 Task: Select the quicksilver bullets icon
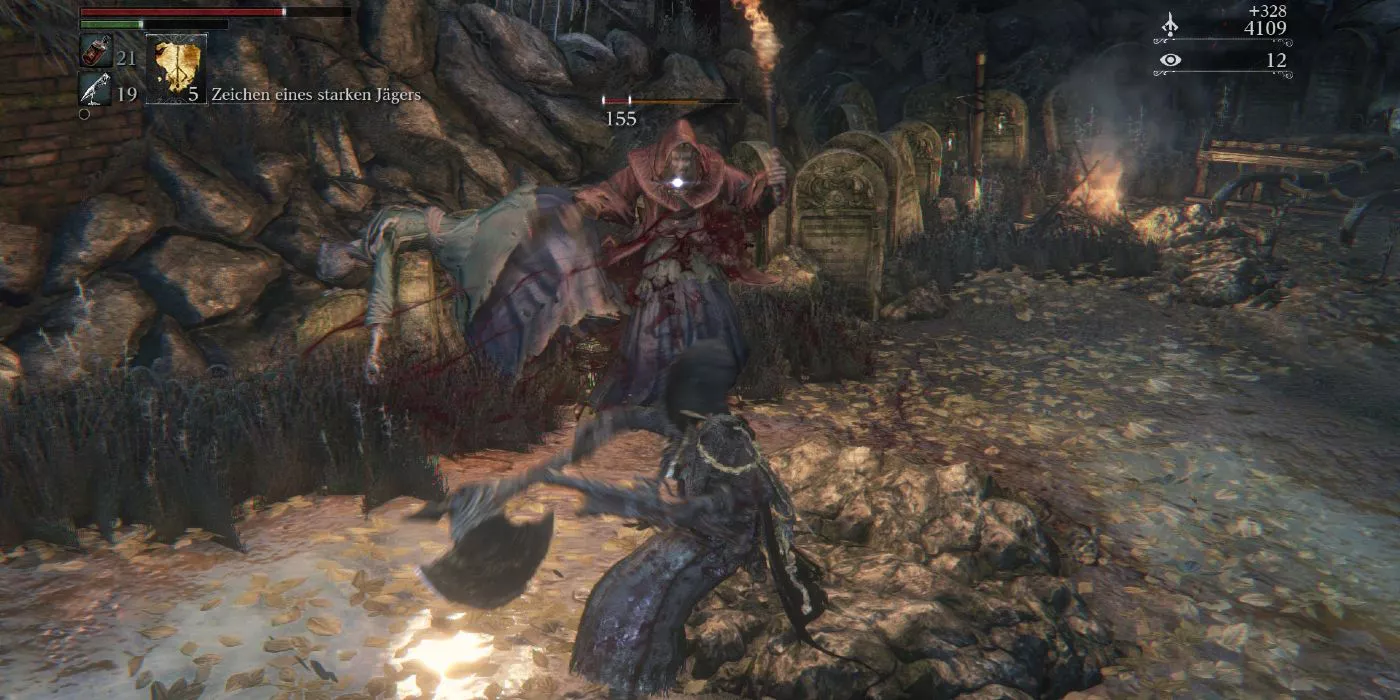[x=95, y=90]
